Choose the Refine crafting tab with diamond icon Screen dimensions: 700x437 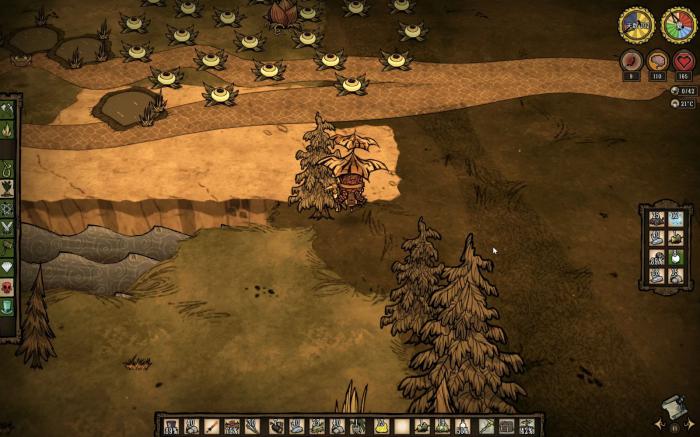point(7,267)
